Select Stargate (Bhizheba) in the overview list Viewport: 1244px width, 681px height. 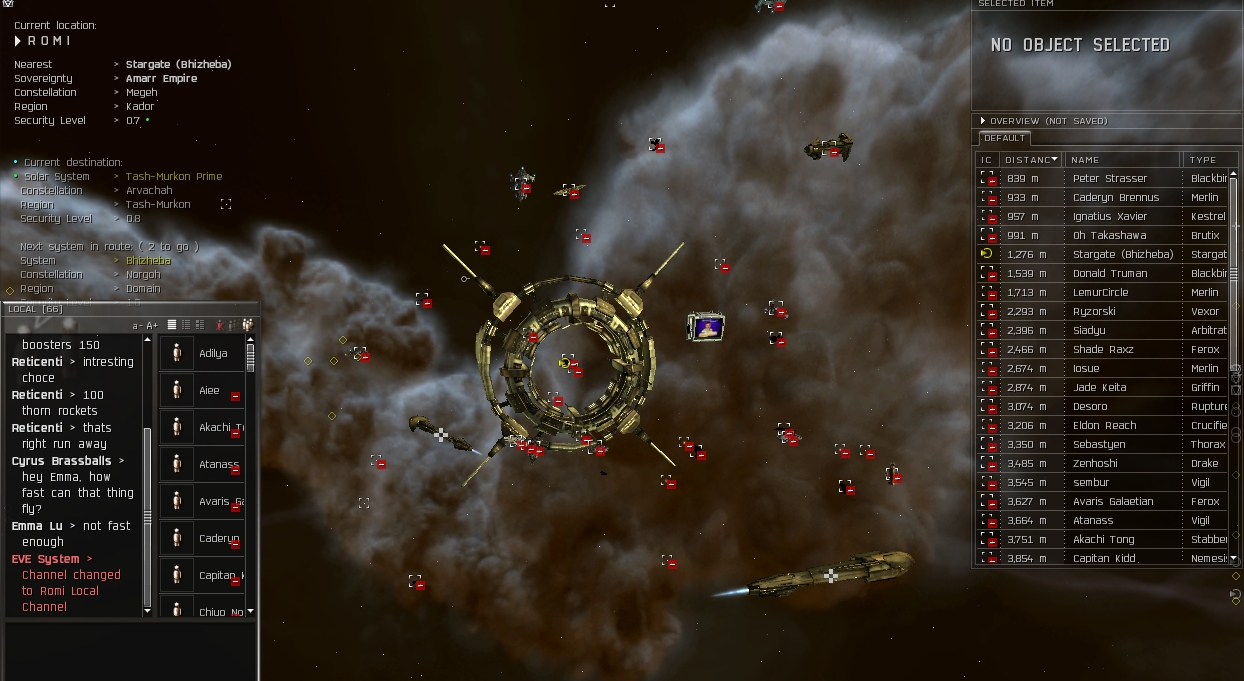(1122, 254)
